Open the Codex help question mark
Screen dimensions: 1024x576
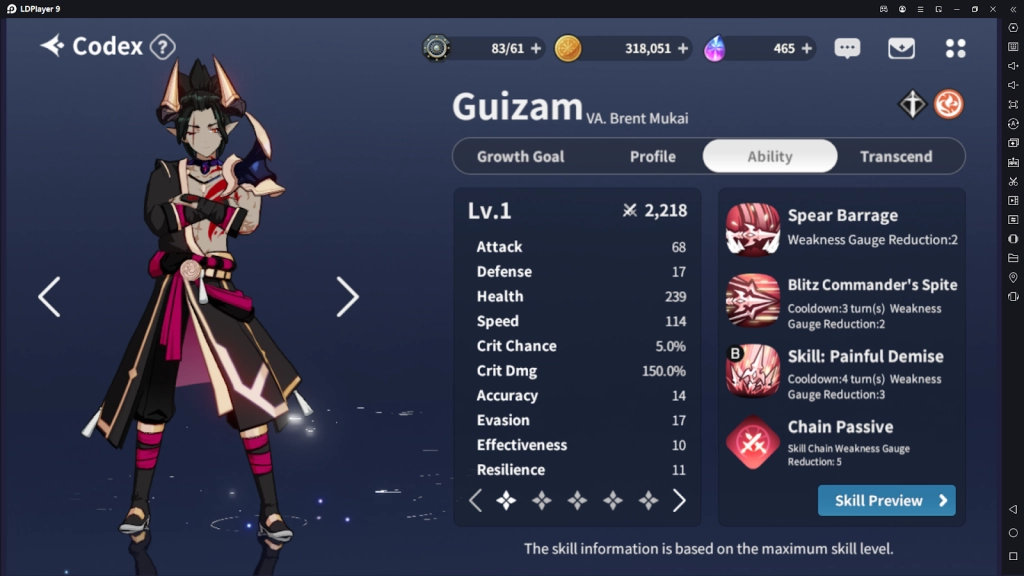pos(162,46)
